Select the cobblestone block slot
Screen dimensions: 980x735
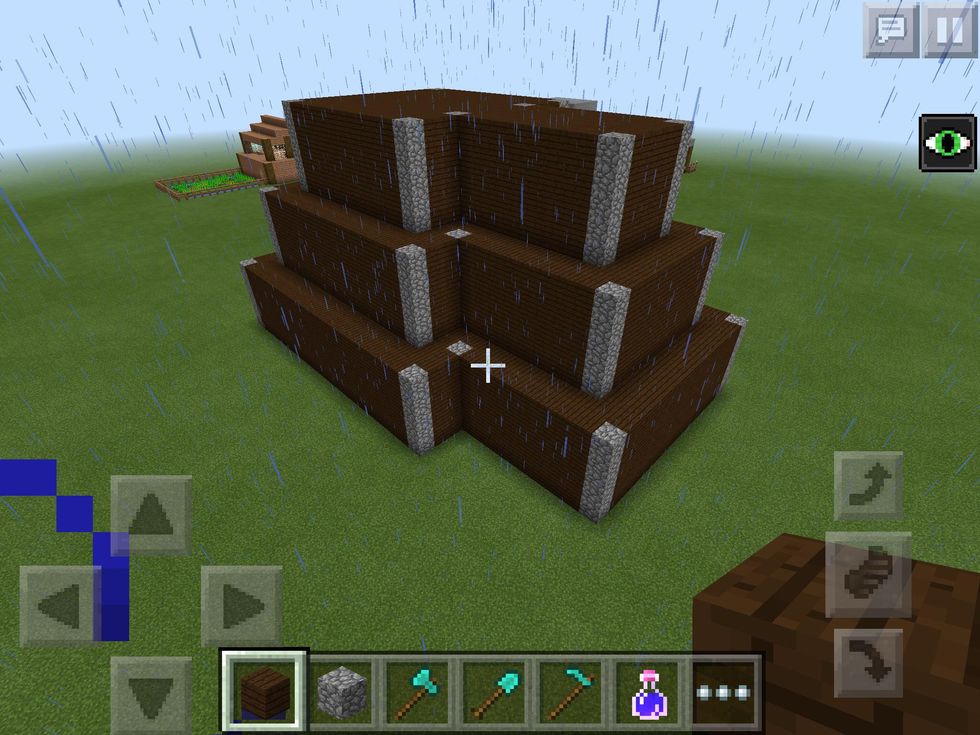pyautogui.click(x=342, y=691)
